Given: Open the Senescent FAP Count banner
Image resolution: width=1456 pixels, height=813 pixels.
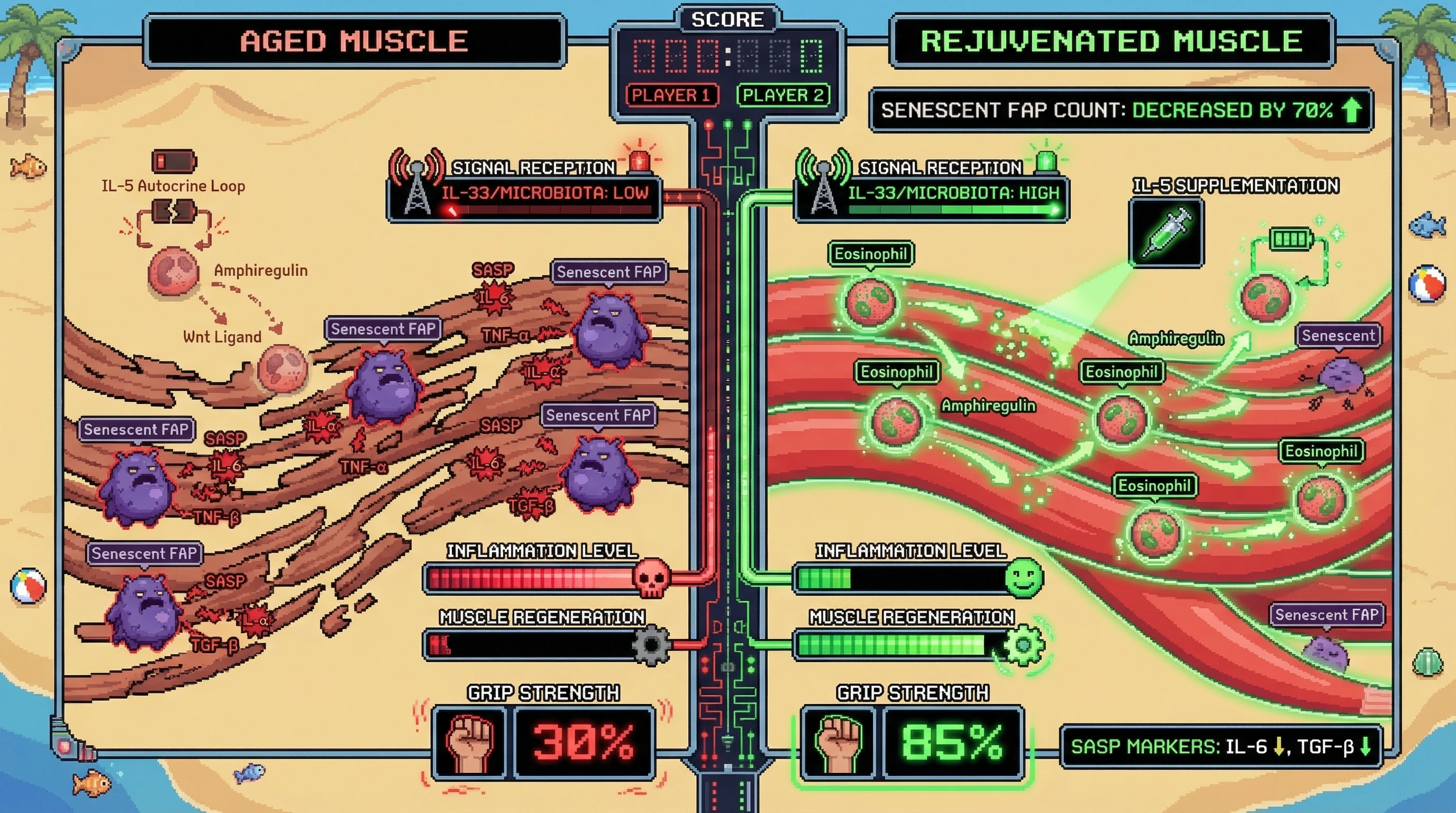Looking at the screenshot, I should tap(1122, 110).
